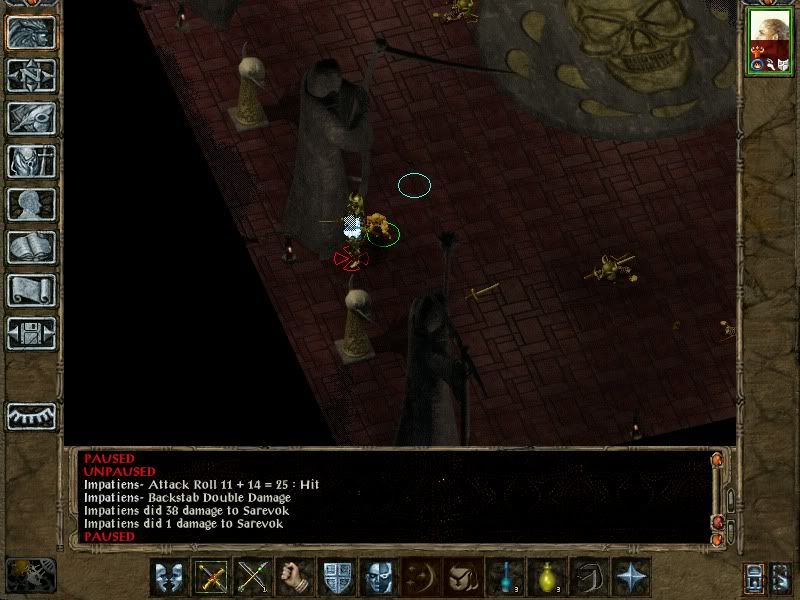This screenshot has height=600, width=800.
Task: Open the priest scroll button
Action: (x=32, y=290)
